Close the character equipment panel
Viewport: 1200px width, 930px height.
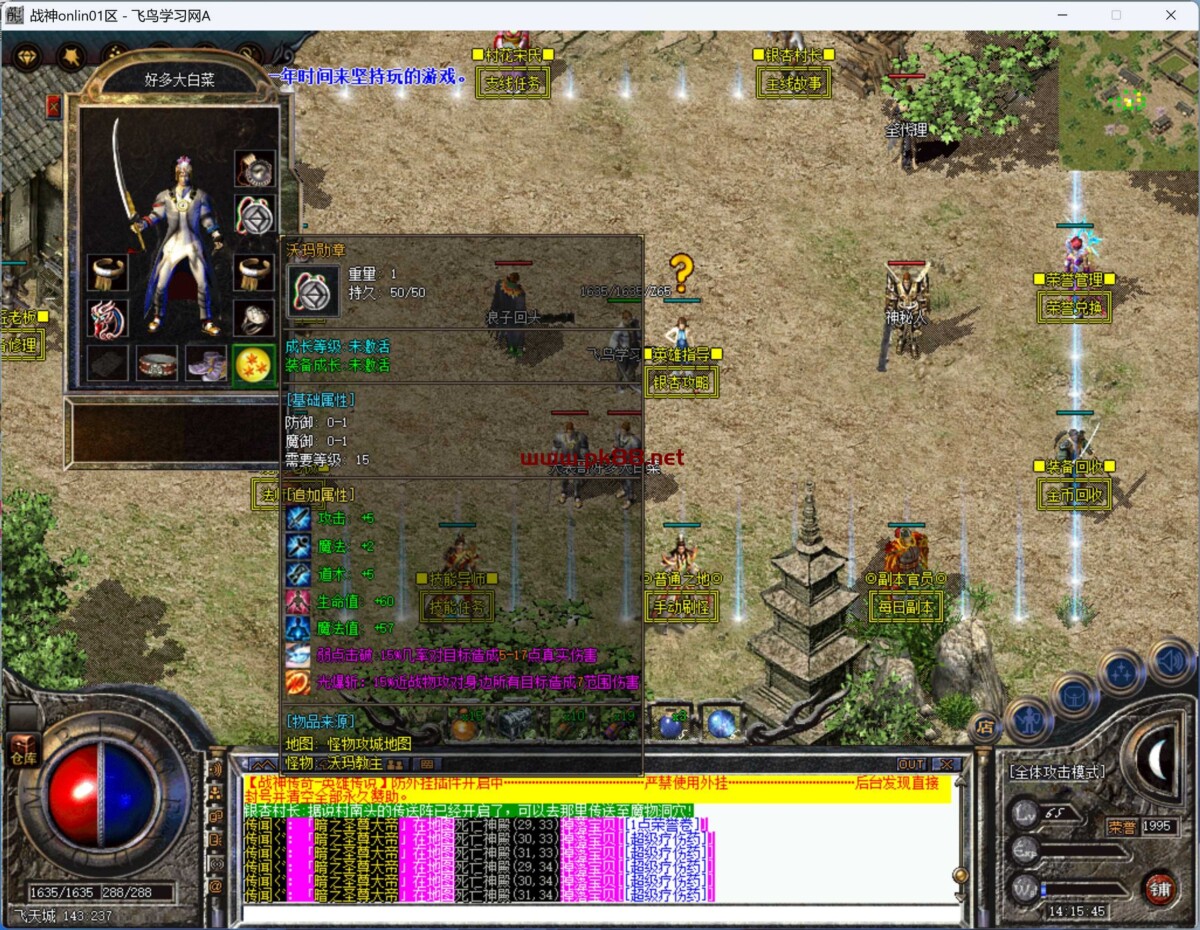tap(54, 106)
